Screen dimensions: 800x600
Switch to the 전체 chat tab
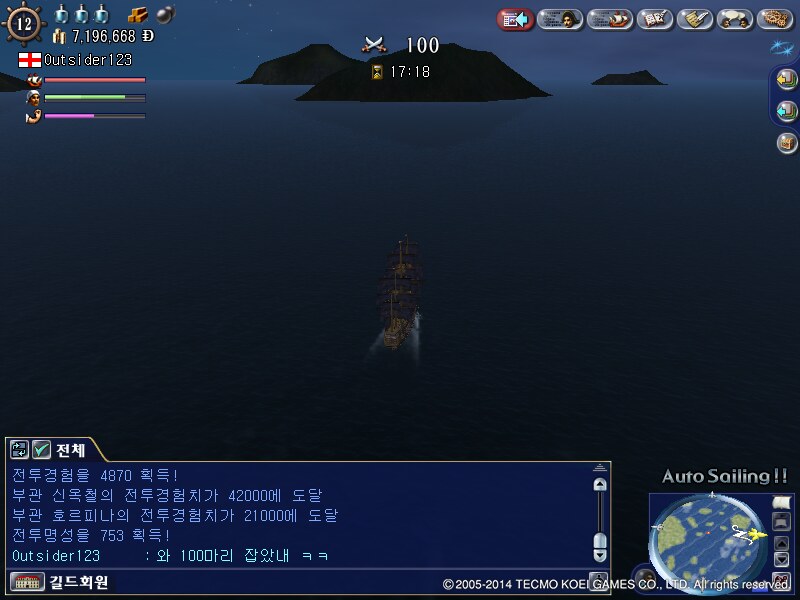(x=70, y=450)
